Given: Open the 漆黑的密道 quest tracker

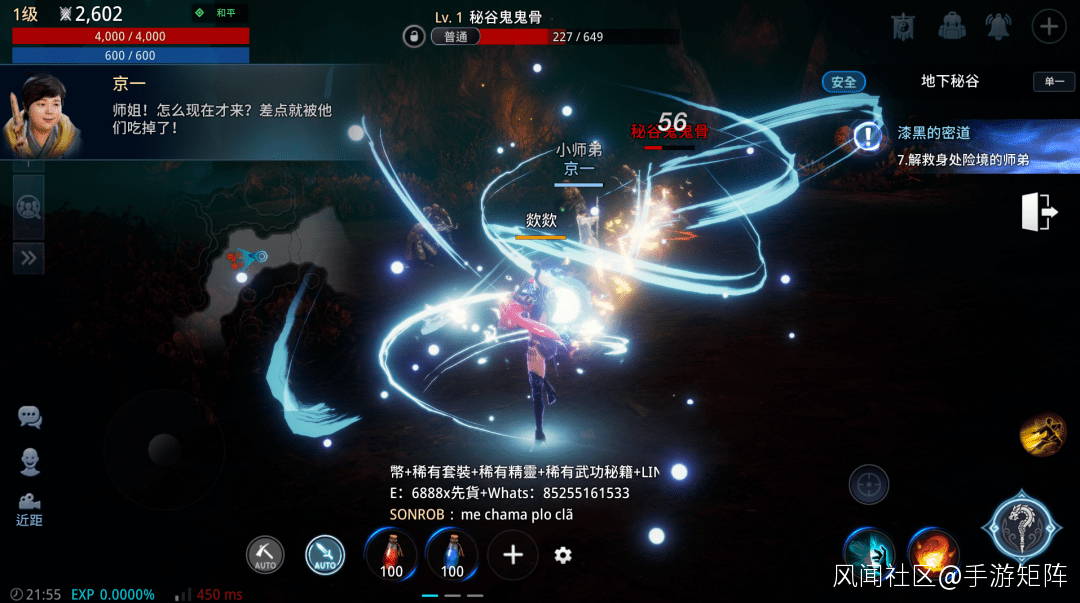Looking at the screenshot, I should pos(950,144).
